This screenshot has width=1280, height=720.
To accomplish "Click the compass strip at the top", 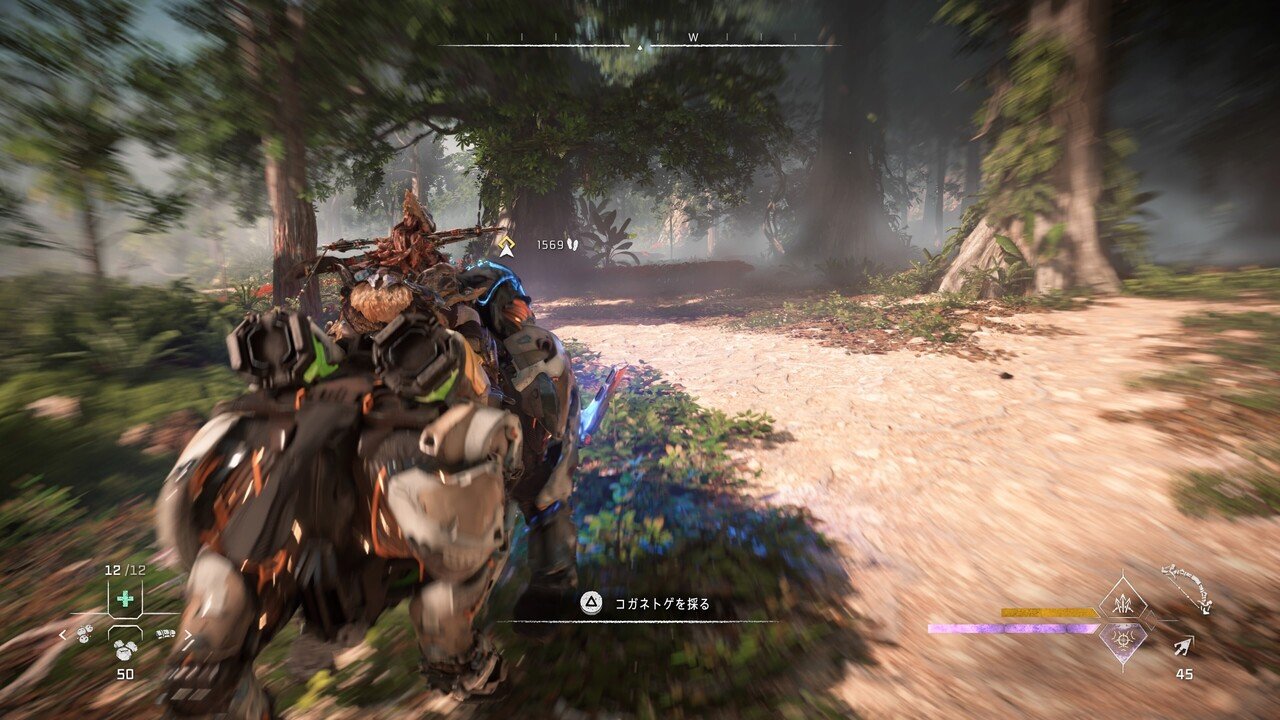I will (x=640, y=43).
